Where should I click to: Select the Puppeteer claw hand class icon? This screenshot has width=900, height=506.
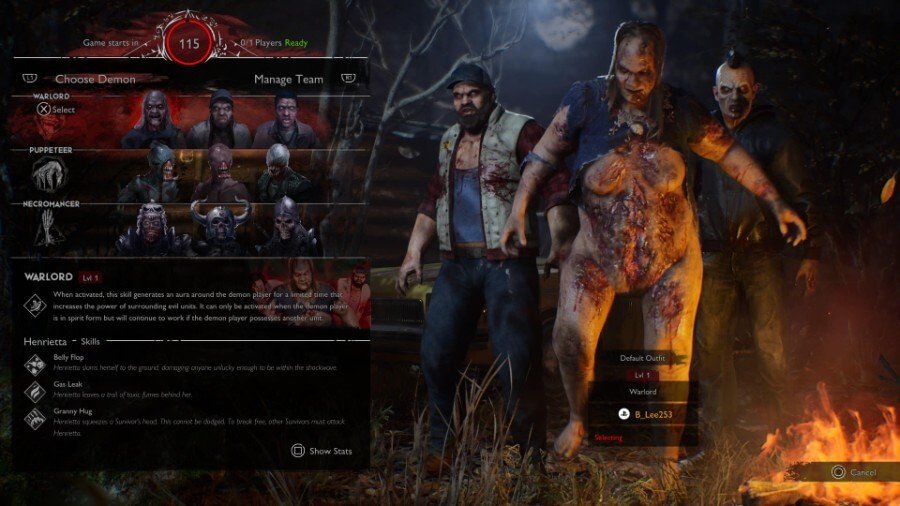coord(50,177)
